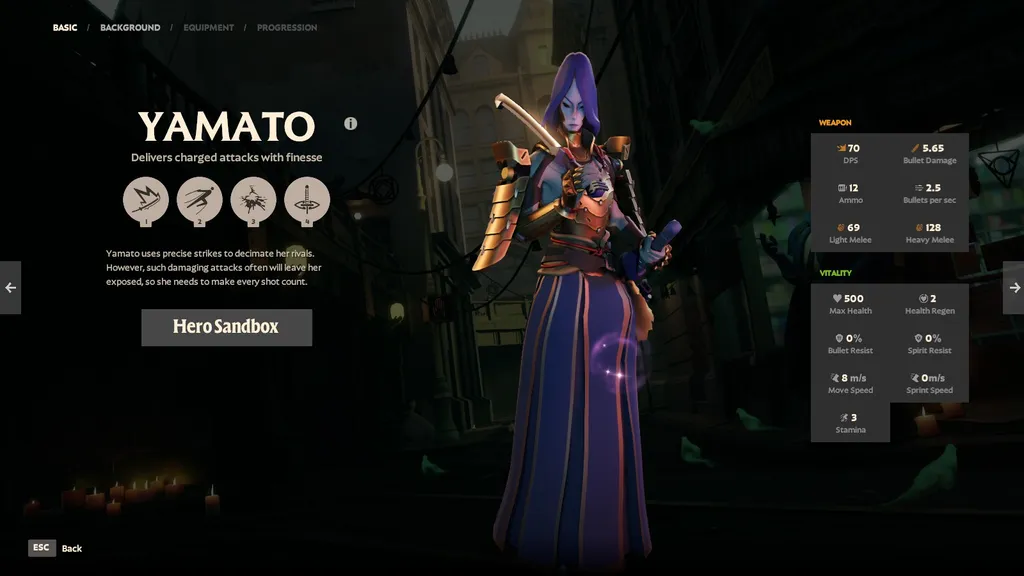Go to the previous hero
Viewport: 1024px width, 576px height.
click(10, 288)
